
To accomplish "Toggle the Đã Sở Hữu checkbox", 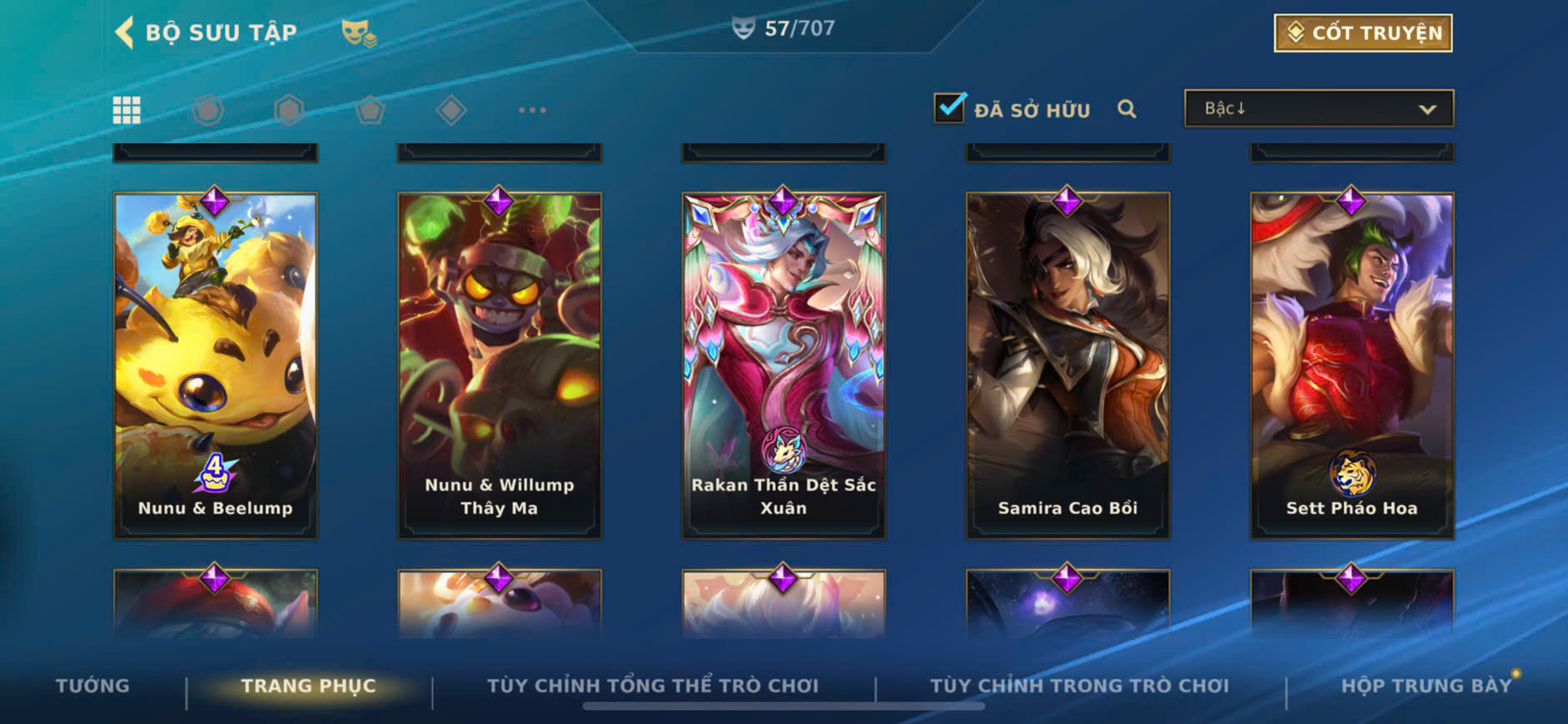I will (949, 108).
